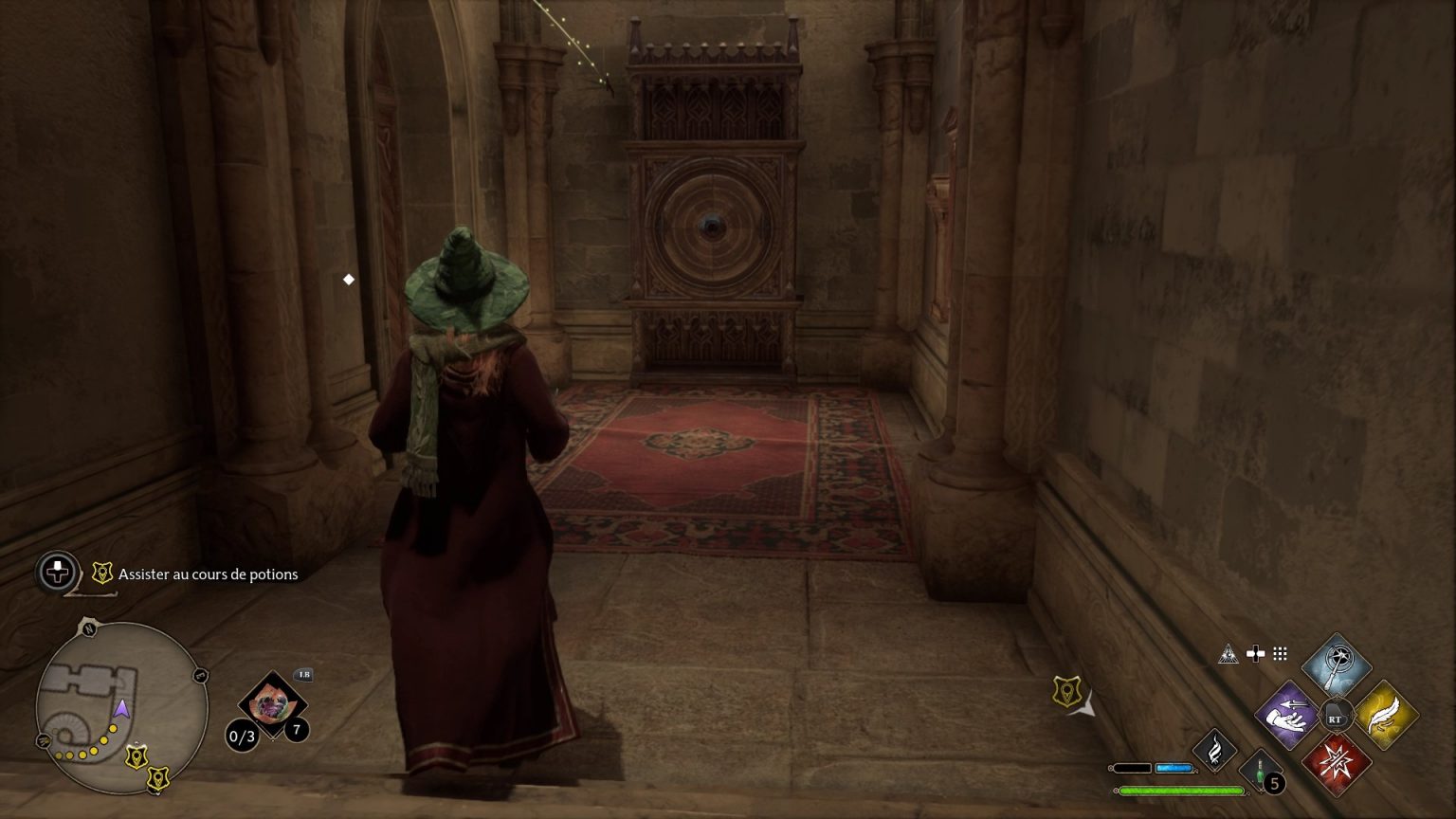This screenshot has width=1456, height=819.
Task: Select the blue wand spell atop the spell diamond
Action: tap(1336, 666)
